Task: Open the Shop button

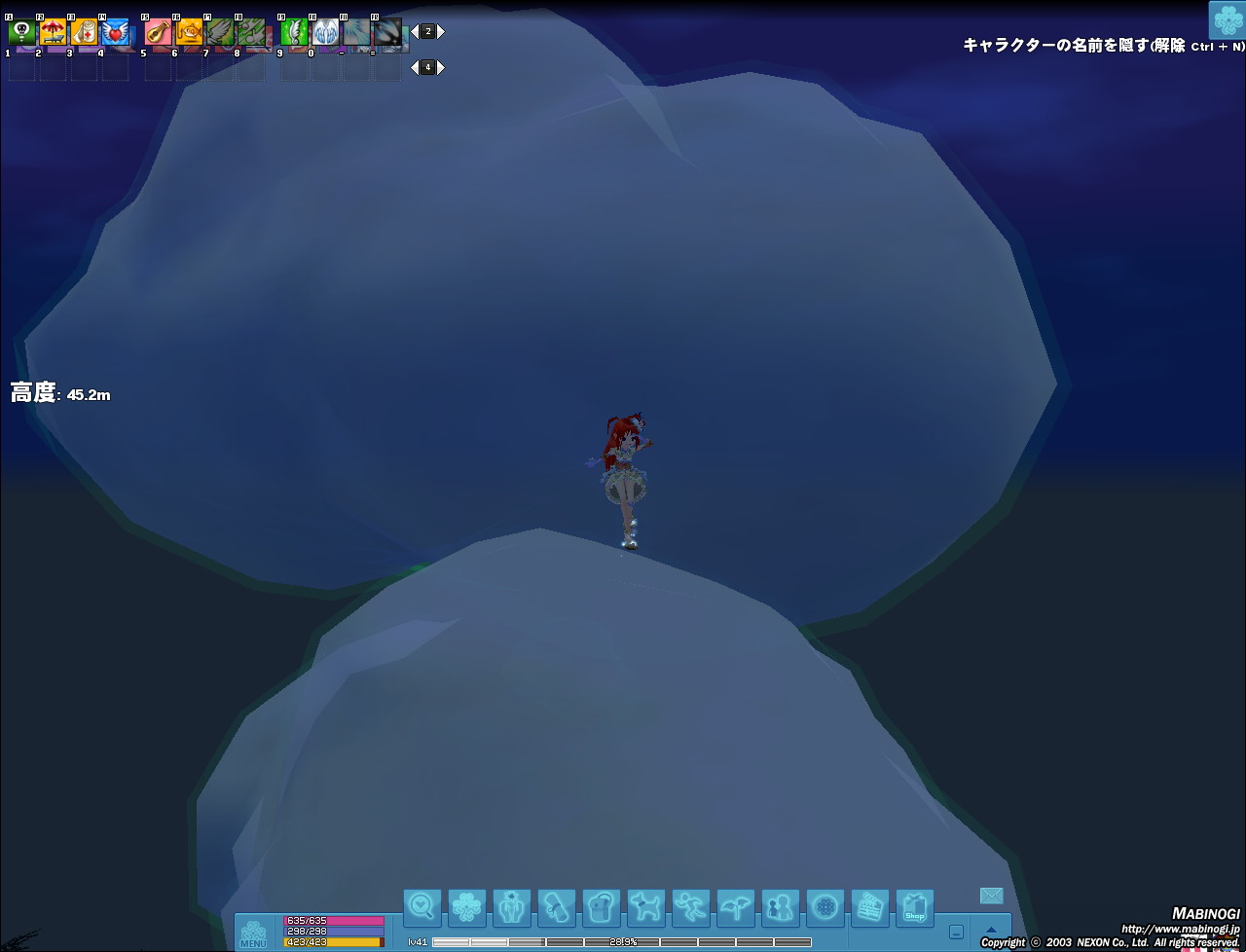Action: click(x=914, y=907)
